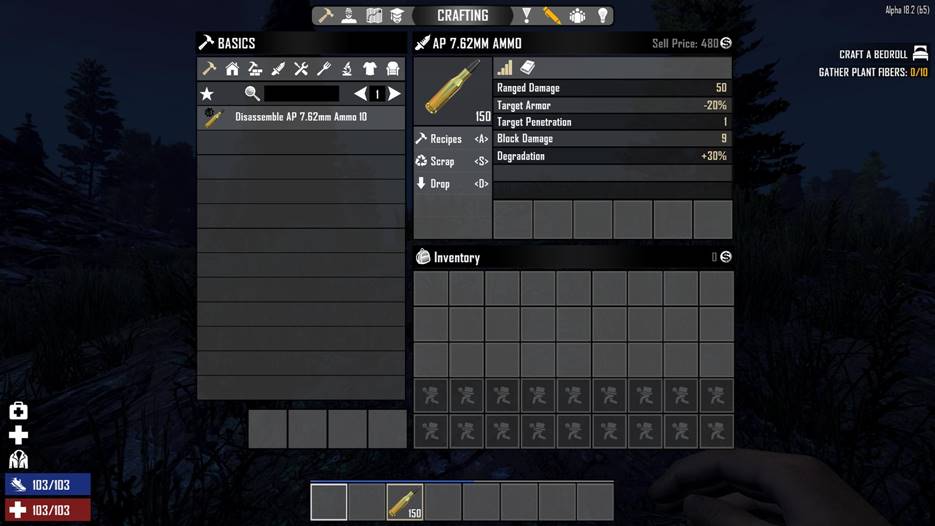The width and height of the screenshot is (935, 526).
Task: Select the ammo and weapons recipe category
Action: tap(278, 69)
